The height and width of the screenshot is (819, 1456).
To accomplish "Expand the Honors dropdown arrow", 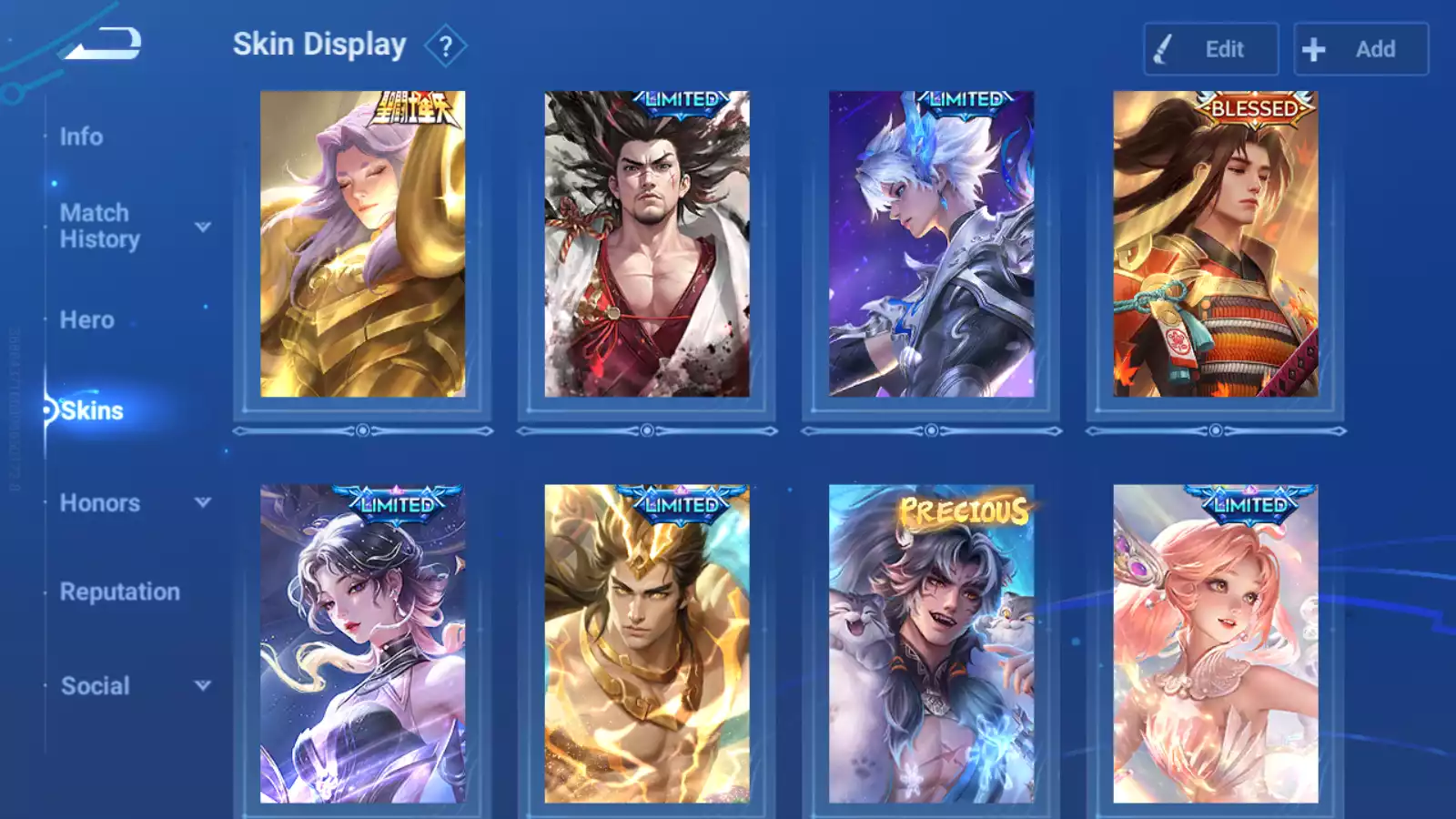I will tap(203, 502).
